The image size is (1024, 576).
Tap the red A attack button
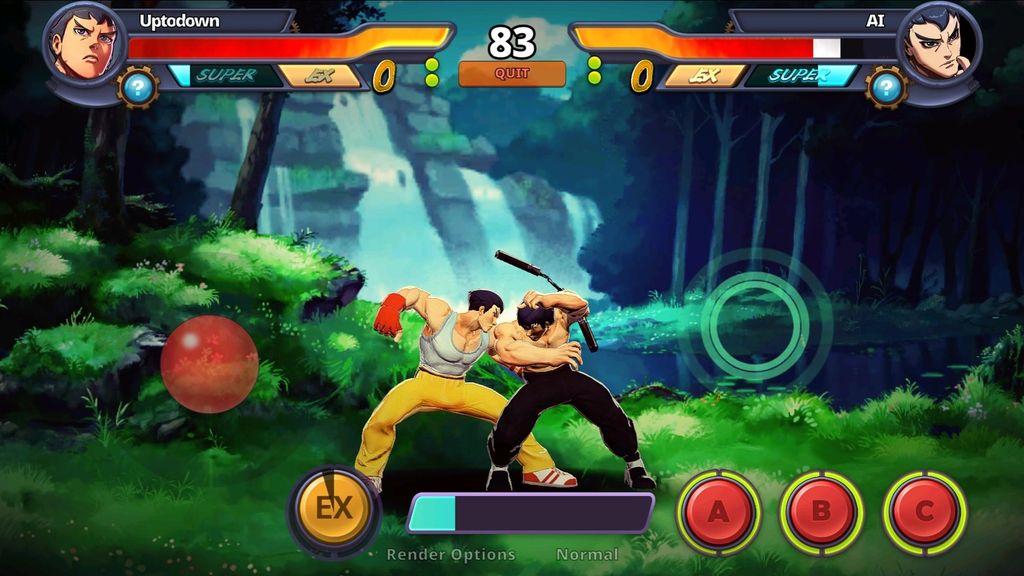718,511
